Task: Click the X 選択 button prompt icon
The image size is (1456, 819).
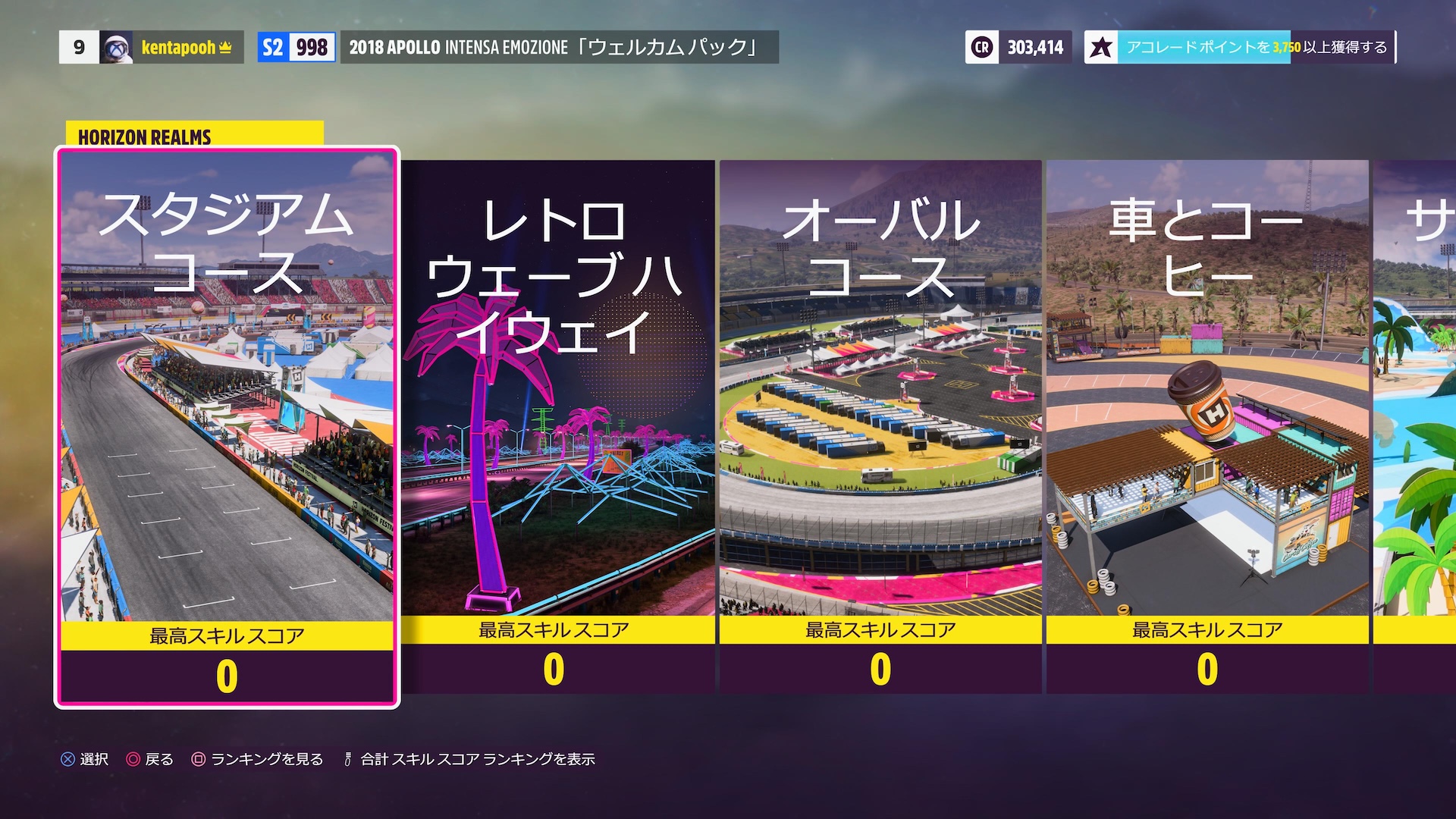Action: tap(67, 758)
